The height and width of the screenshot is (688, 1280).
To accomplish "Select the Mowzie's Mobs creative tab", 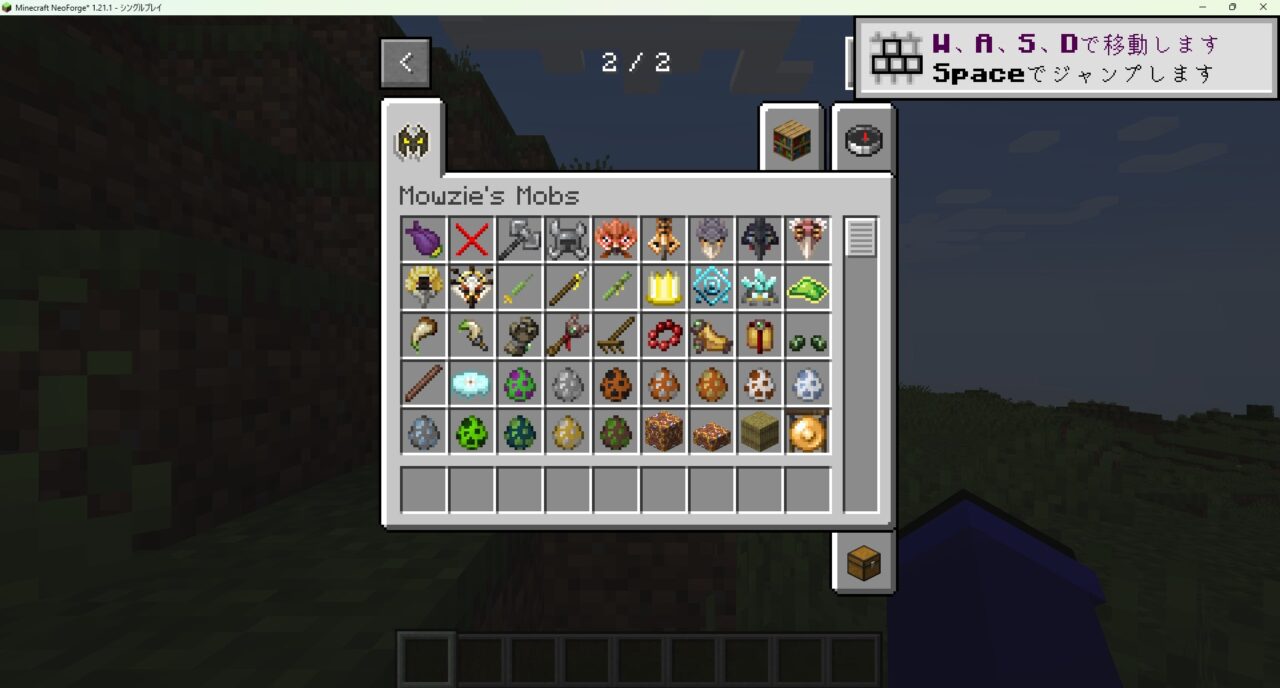I will [412, 143].
